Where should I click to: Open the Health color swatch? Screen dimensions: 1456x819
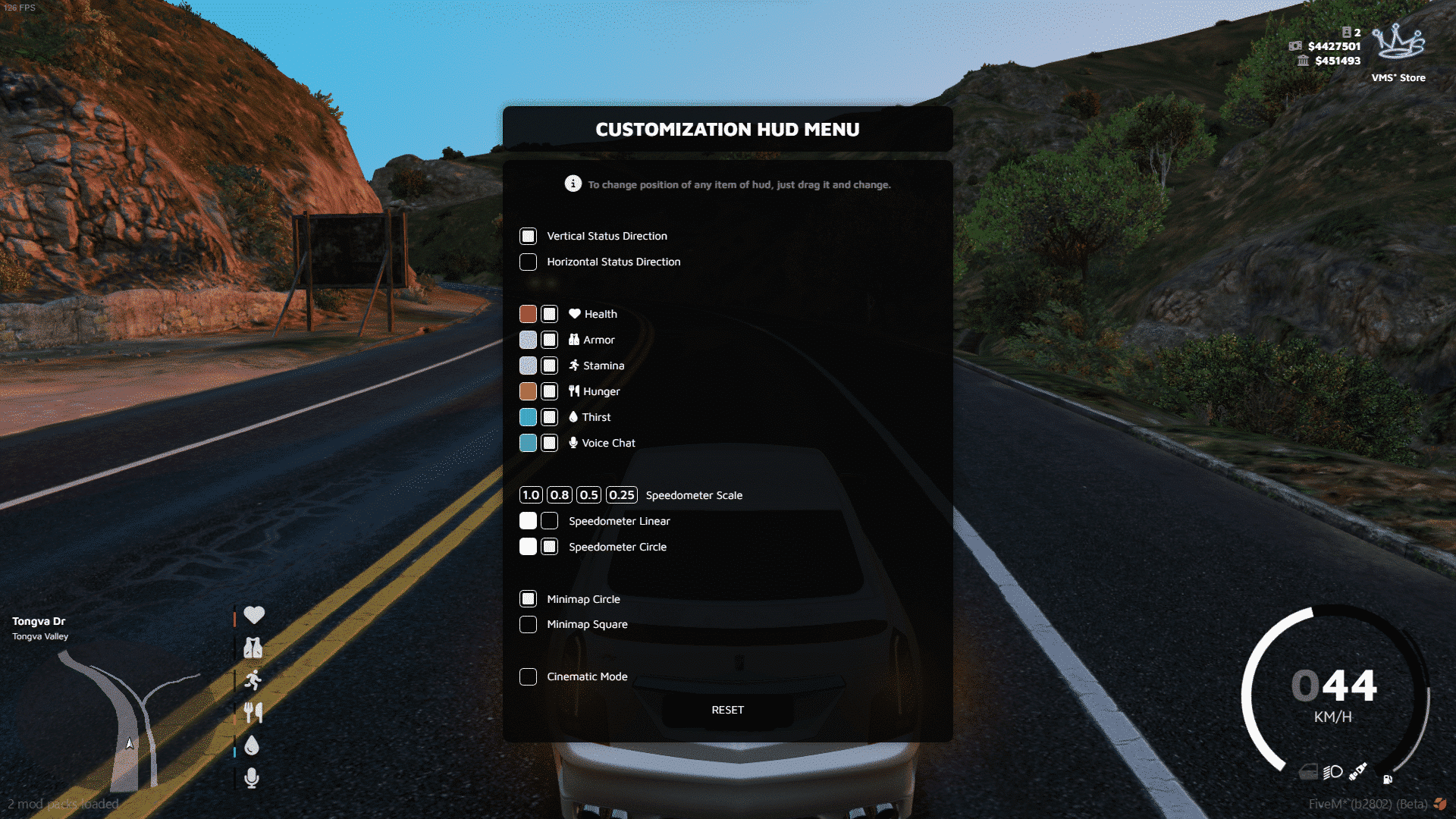(528, 313)
